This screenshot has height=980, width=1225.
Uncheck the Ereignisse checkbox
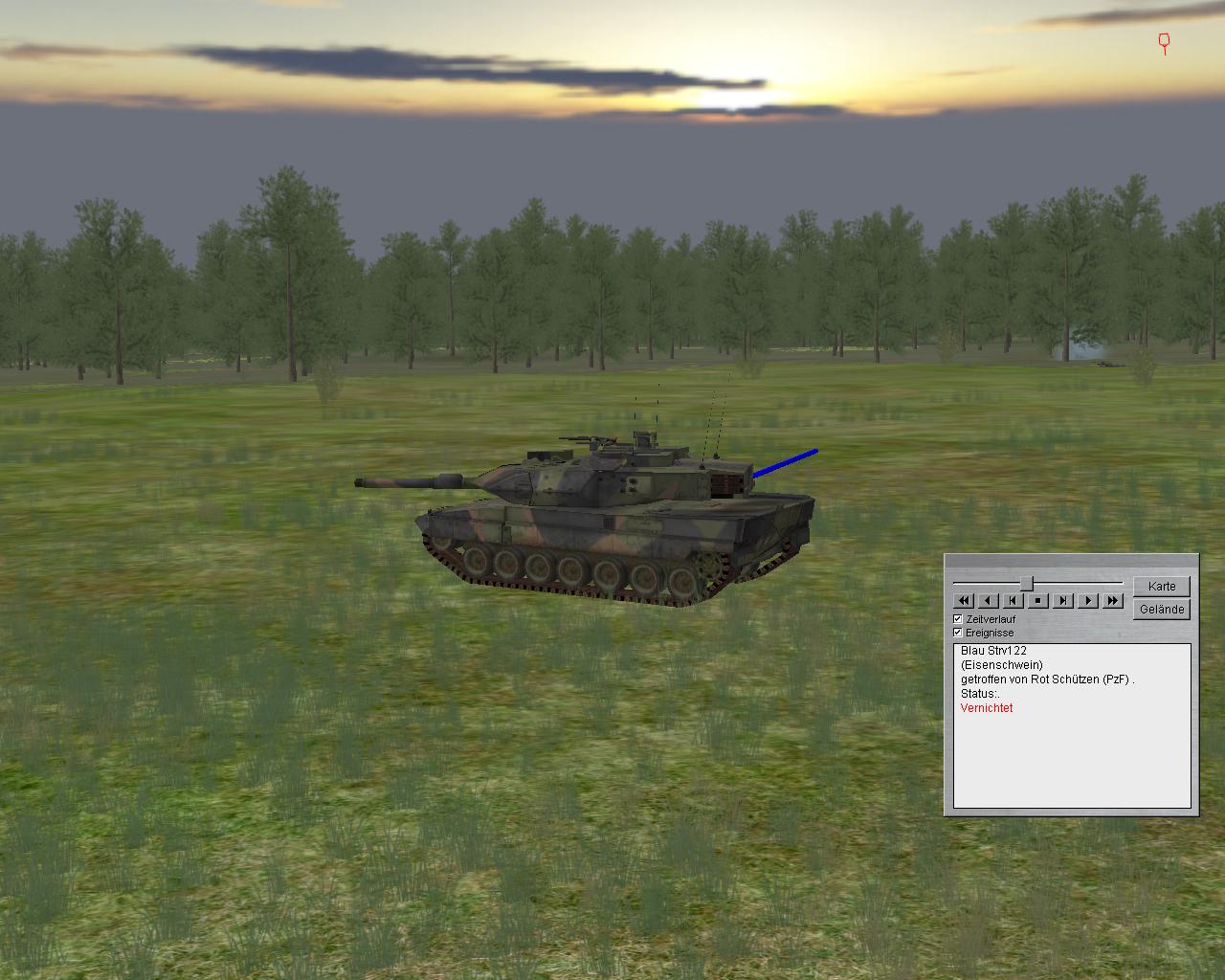point(958,633)
